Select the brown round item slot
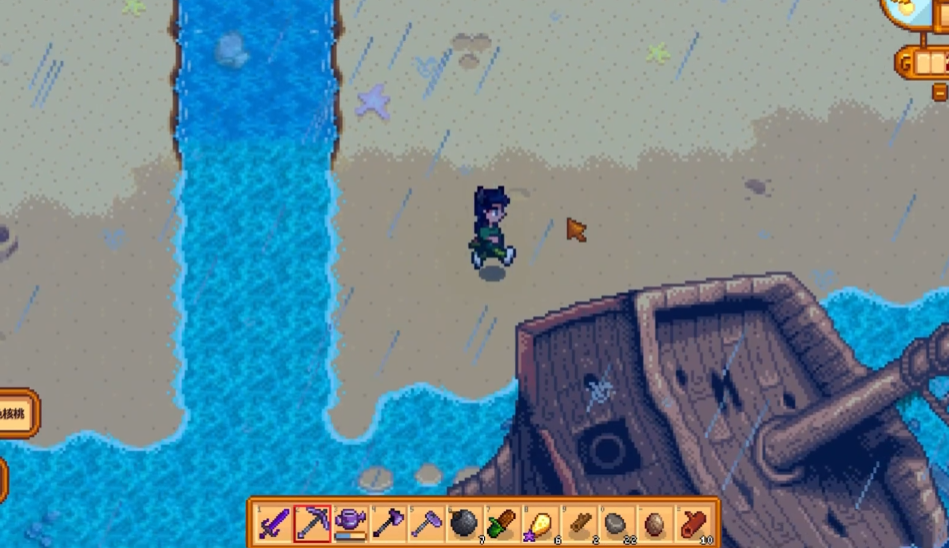 click(654, 522)
